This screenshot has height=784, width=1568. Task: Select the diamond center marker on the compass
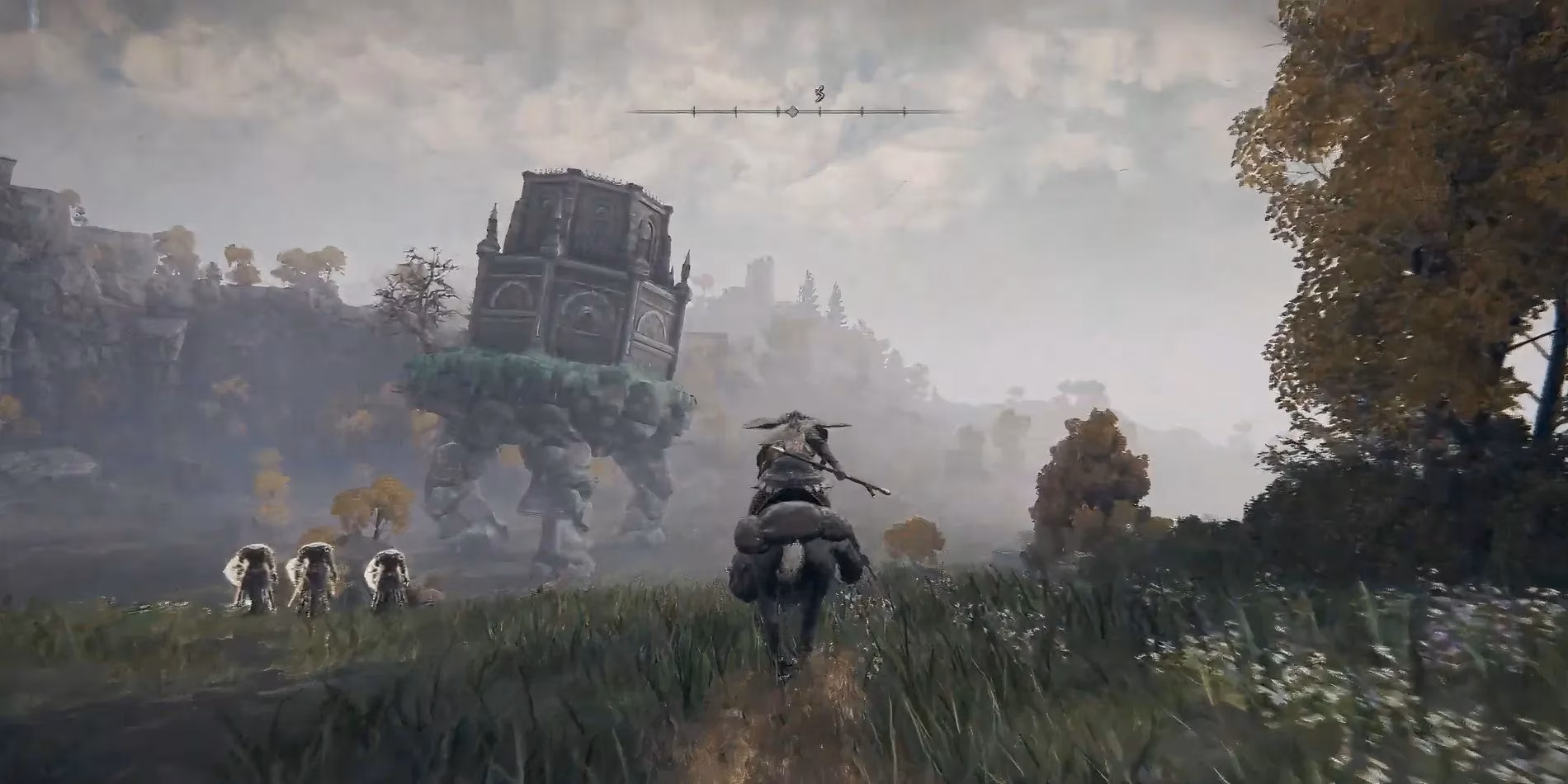(x=792, y=111)
